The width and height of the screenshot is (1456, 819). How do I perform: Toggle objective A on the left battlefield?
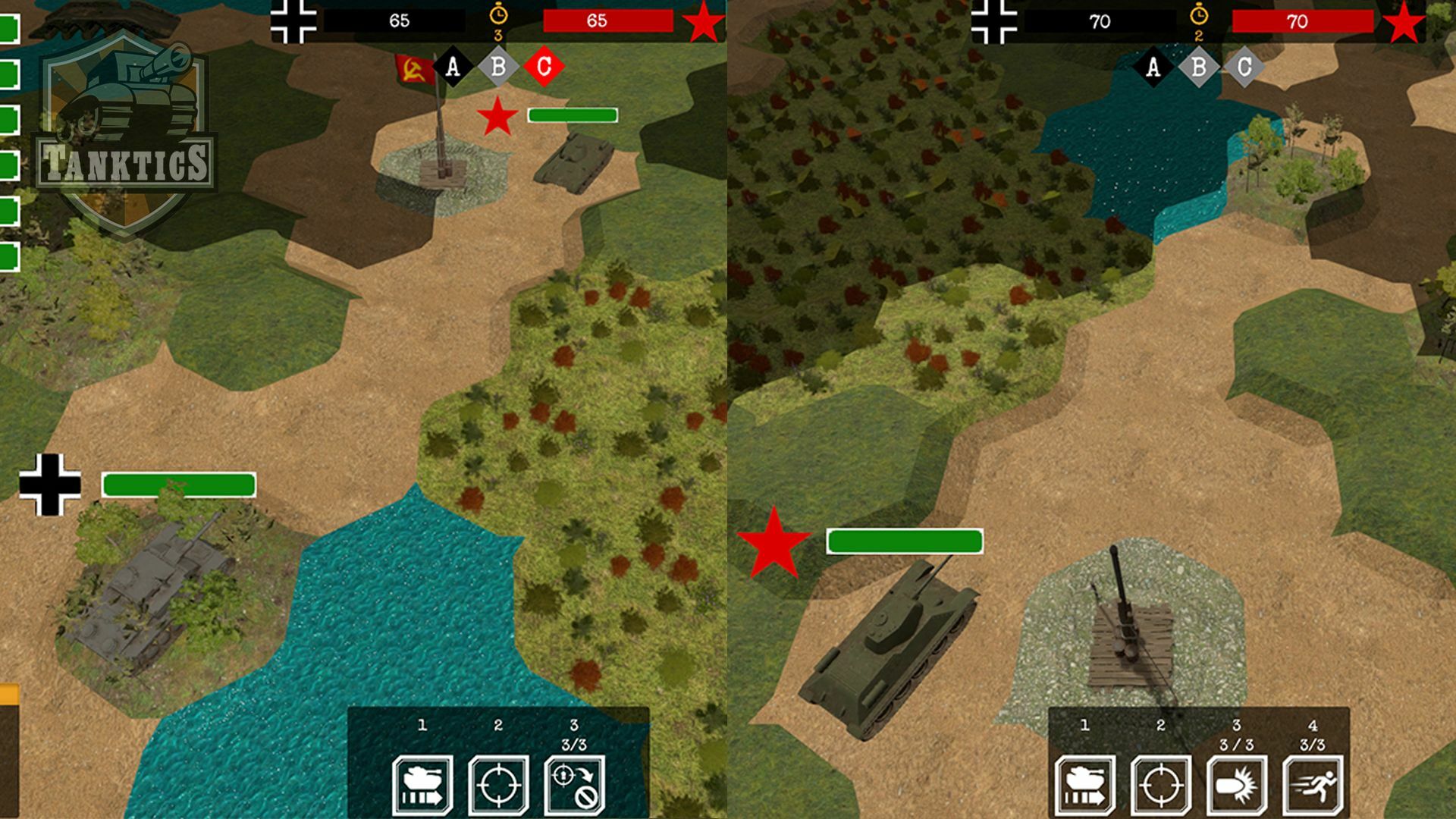(453, 67)
